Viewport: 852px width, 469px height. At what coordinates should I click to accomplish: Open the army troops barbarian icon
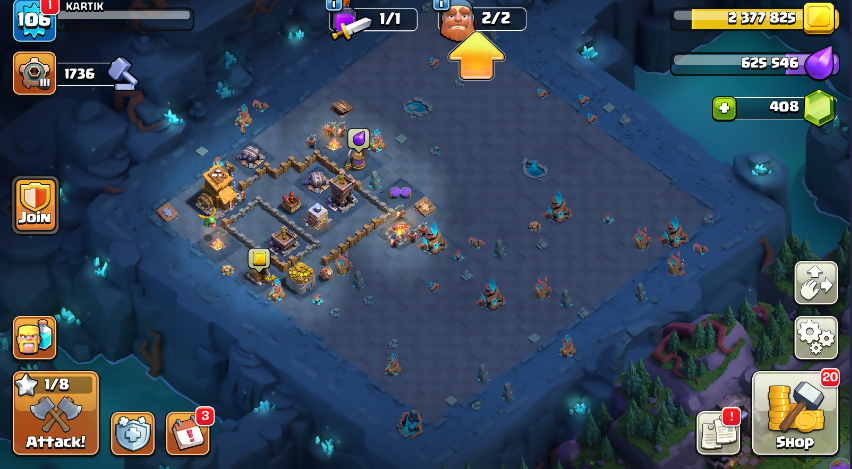pyautogui.click(x=34, y=338)
